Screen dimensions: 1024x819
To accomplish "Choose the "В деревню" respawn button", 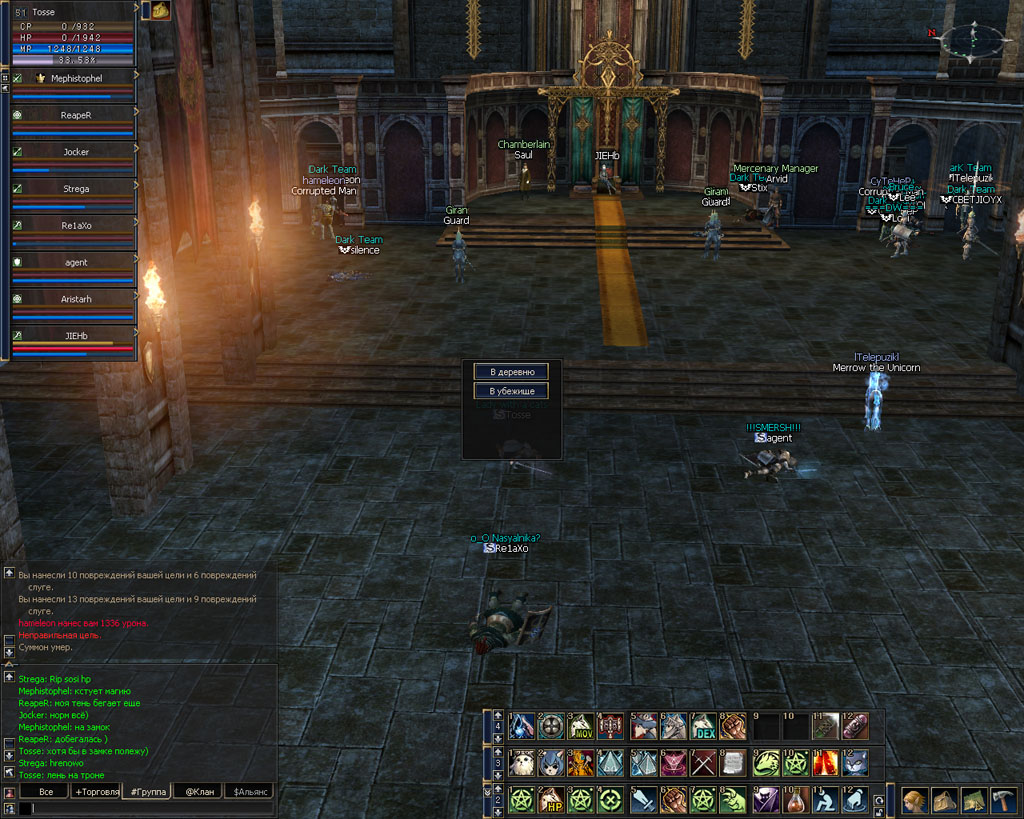I will (x=511, y=372).
